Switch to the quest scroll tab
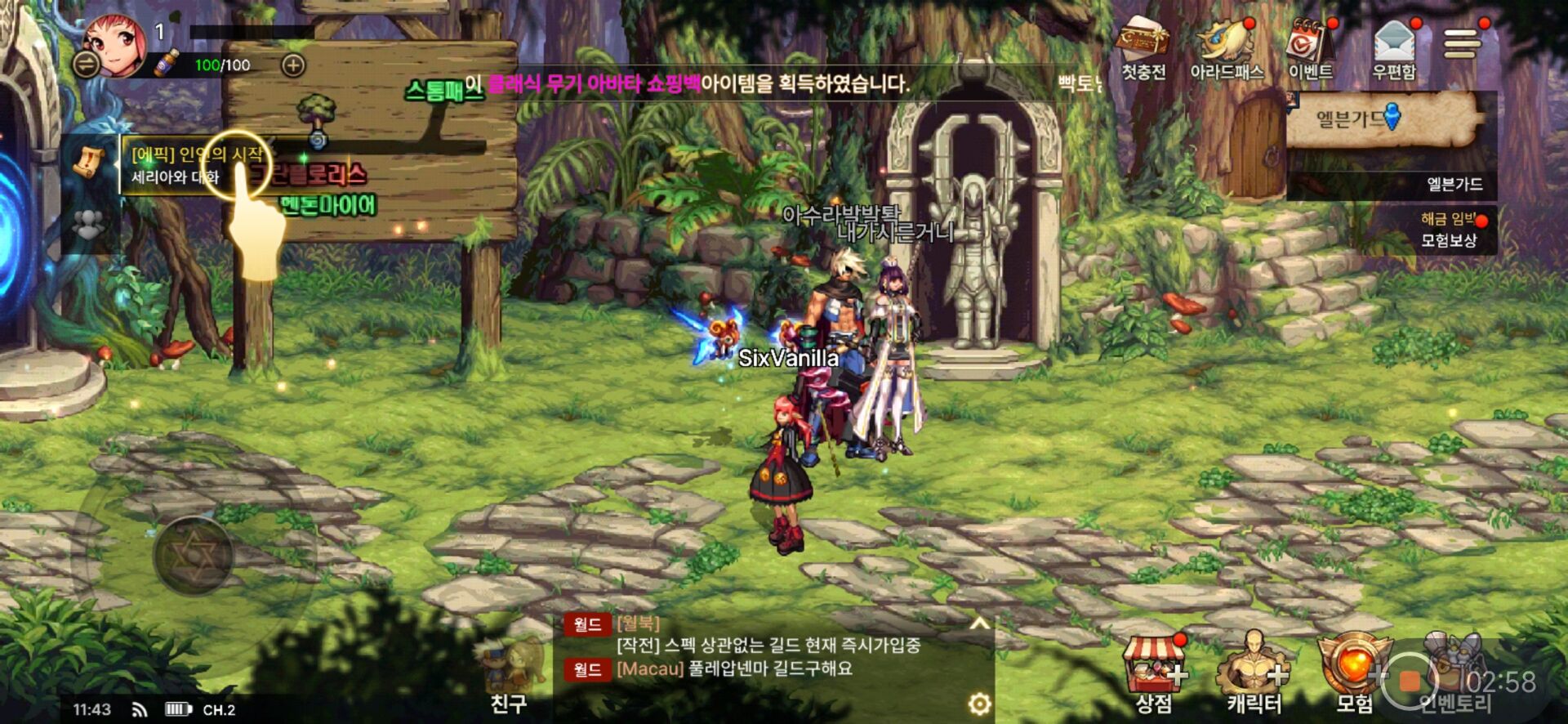Viewport: 1568px width, 724px height. coord(89,163)
